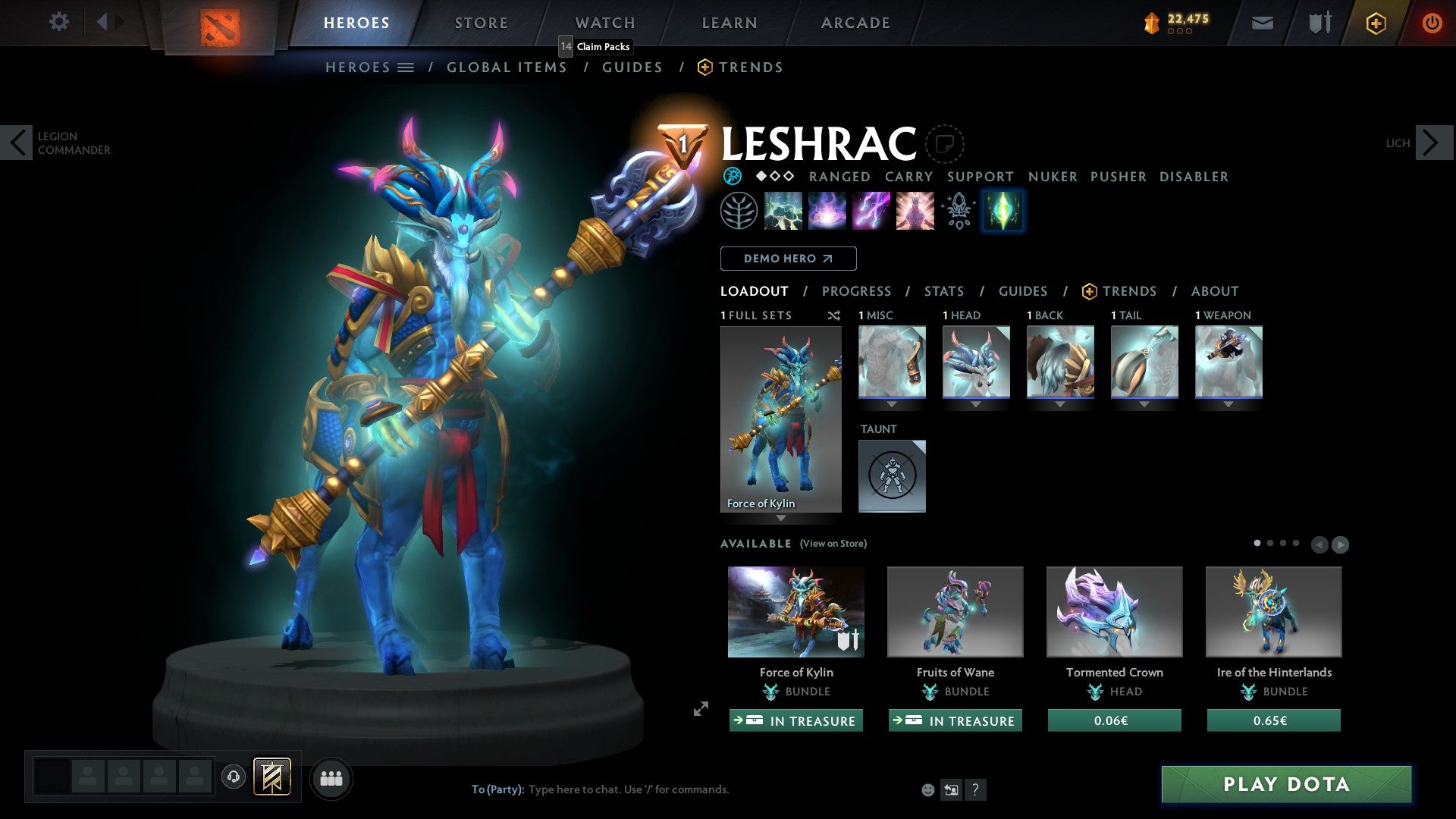1456x819 pixels.
Task: Open the heroes hamburger menu next to HEROES
Action: pyautogui.click(x=406, y=67)
